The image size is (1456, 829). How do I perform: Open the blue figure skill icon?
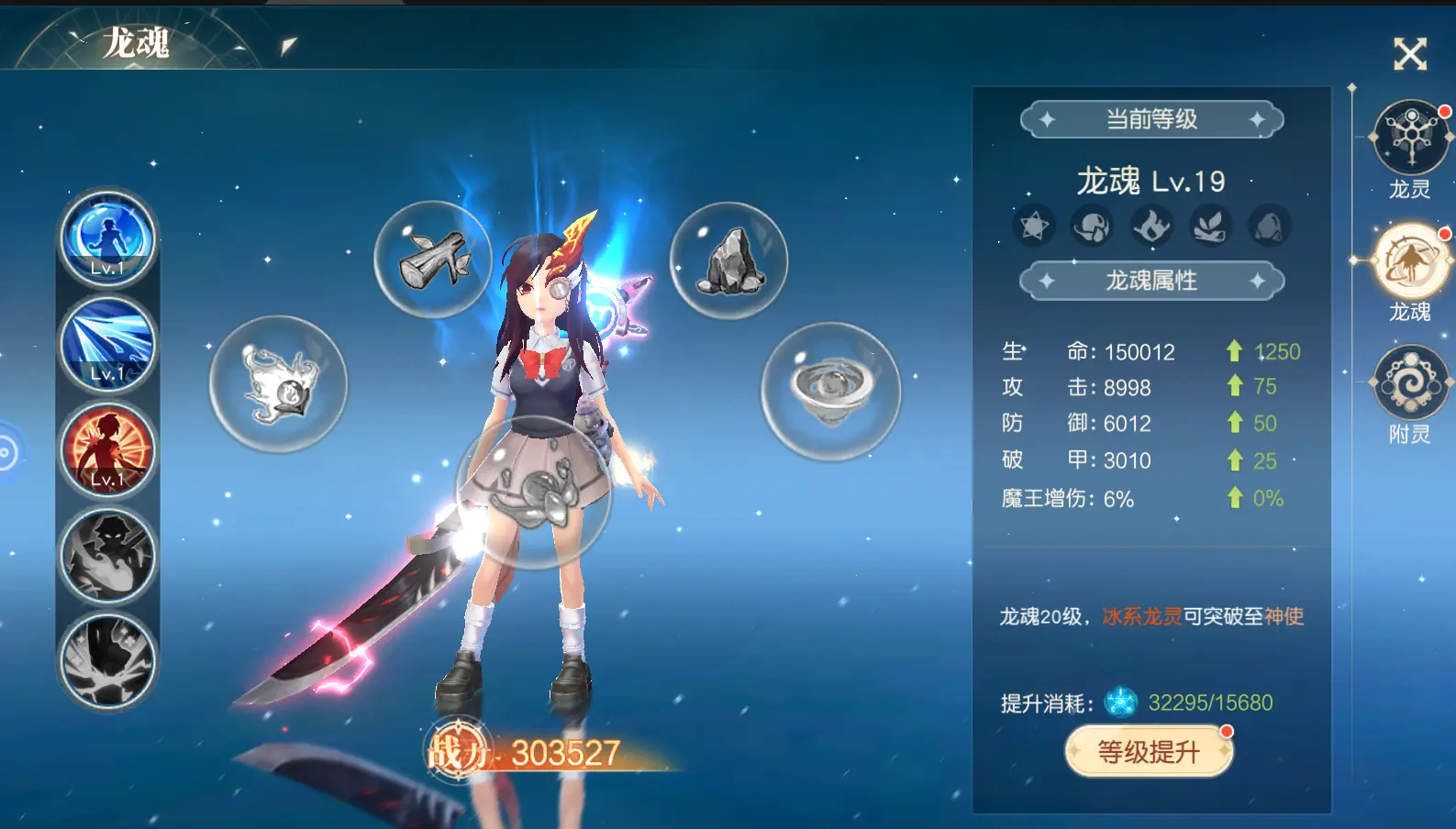point(107,238)
